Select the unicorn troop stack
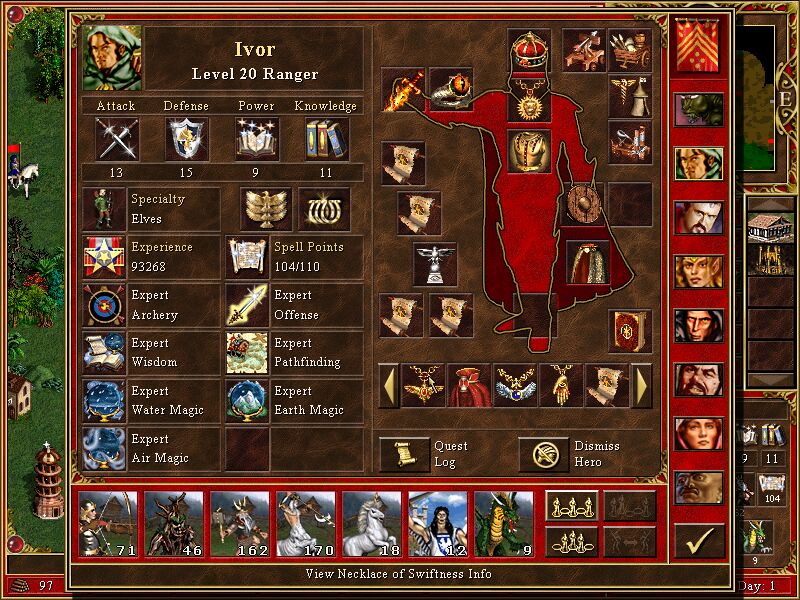Viewport: 800px width, 600px height. coord(372,523)
